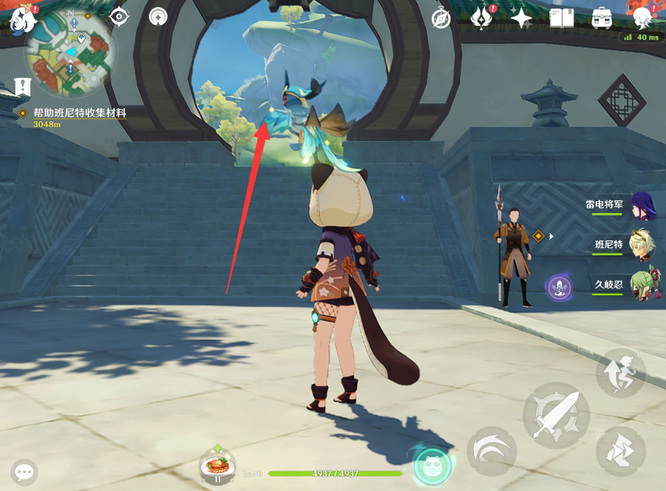666x491 pixels.
Task: Open the book-shaped battle pass icon
Action: (x=562, y=17)
